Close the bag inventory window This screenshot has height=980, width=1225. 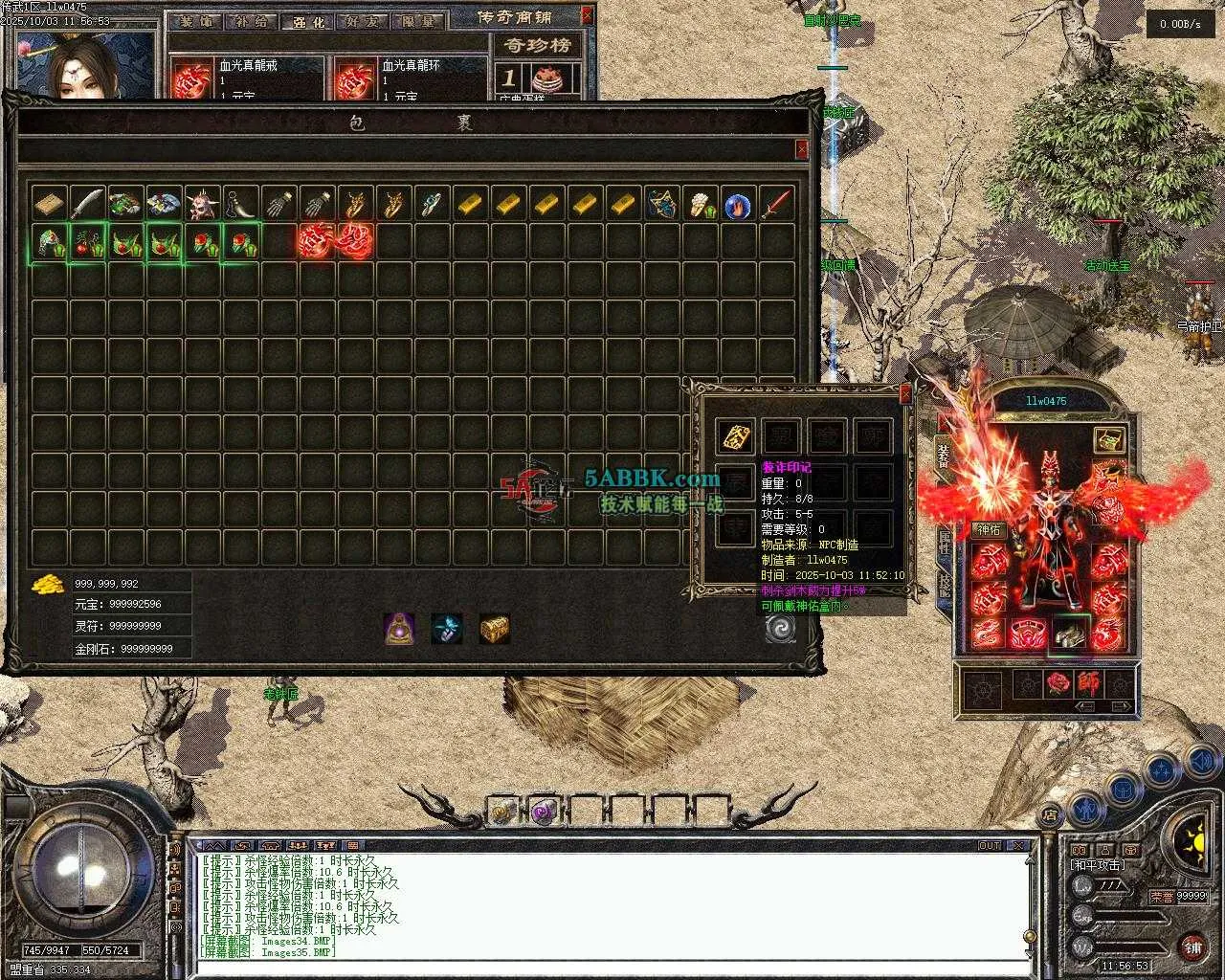(801, 149)
